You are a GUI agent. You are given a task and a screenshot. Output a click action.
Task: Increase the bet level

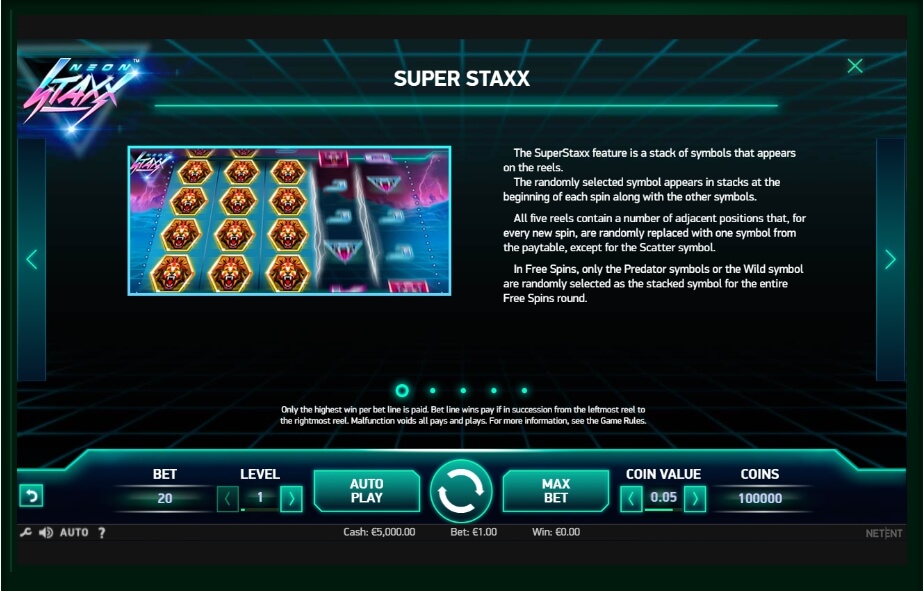click(x=291, y=498)
